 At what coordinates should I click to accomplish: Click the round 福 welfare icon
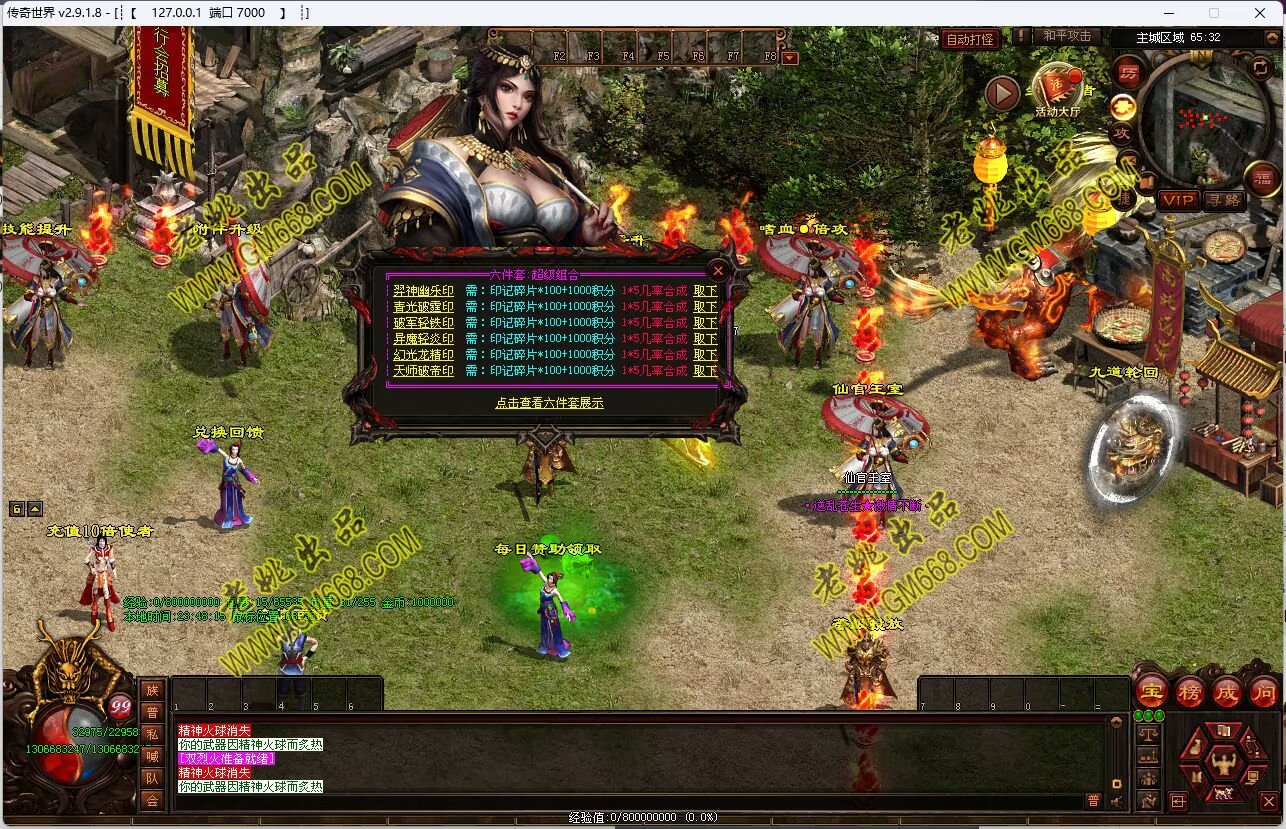[x=1262, y=178]
